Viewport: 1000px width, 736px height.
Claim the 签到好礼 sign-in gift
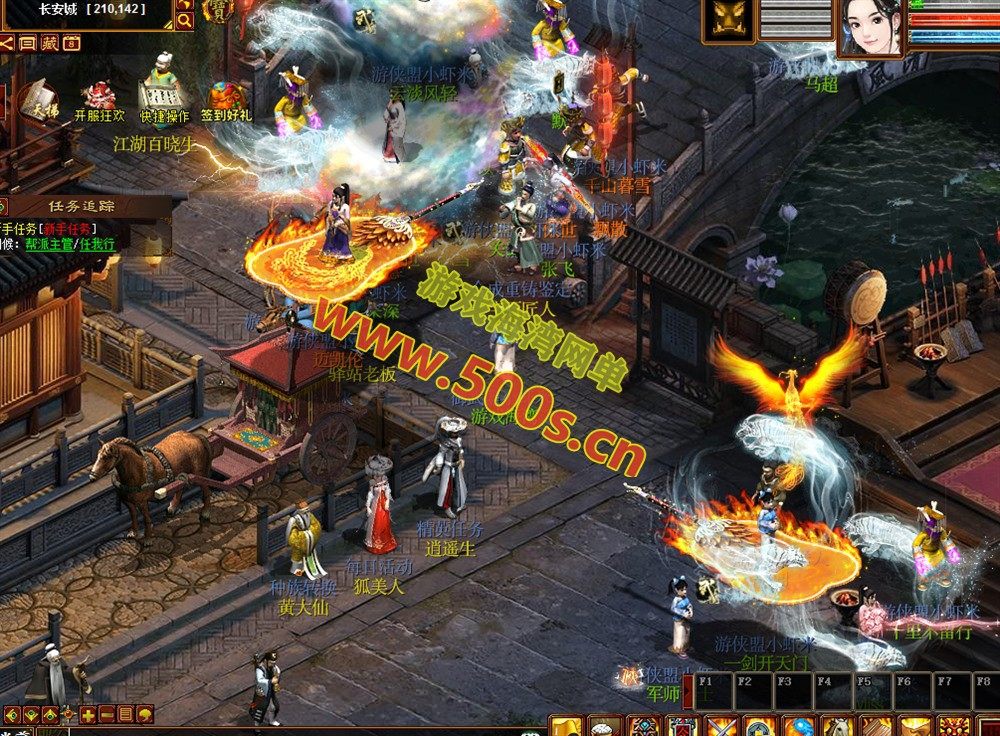click(226, 101)
